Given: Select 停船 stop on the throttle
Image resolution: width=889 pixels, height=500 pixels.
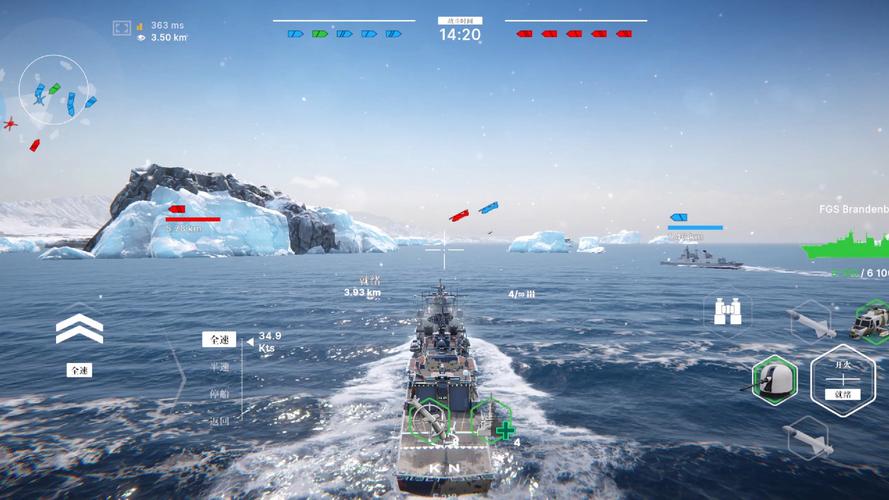Looking at the screenshot, I should [220, 394].
